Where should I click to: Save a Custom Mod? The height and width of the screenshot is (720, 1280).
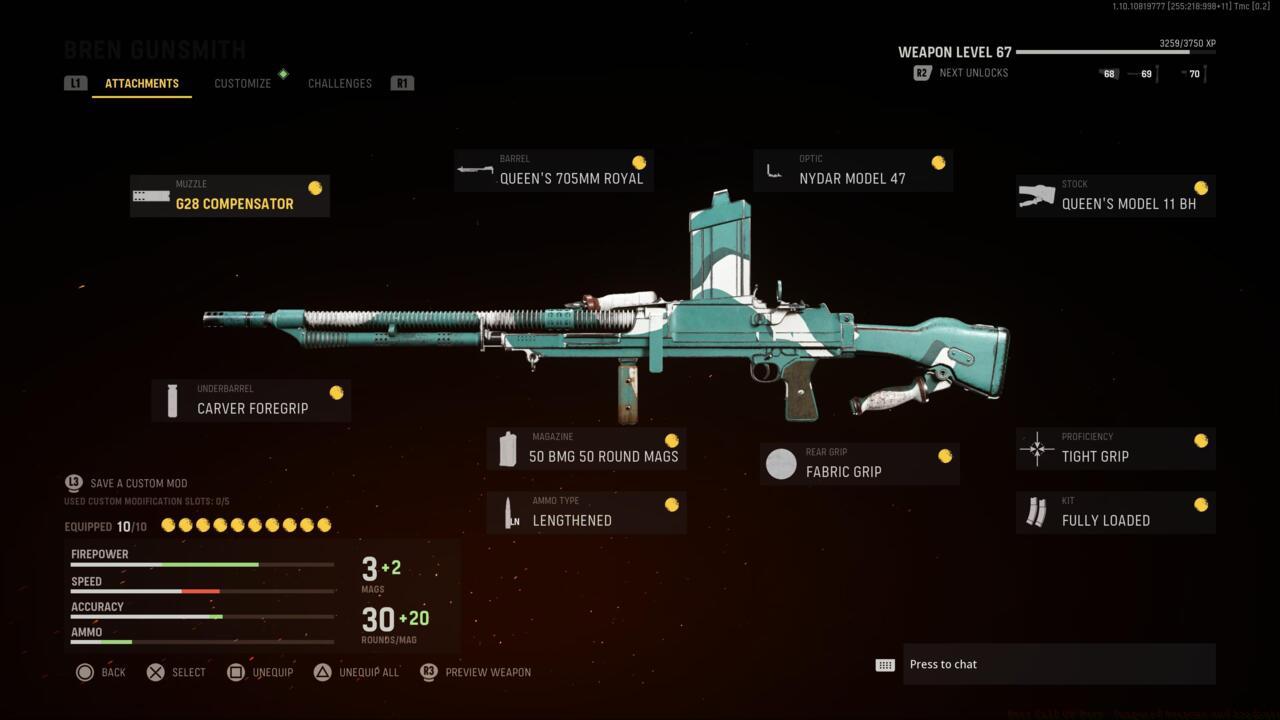128,483
